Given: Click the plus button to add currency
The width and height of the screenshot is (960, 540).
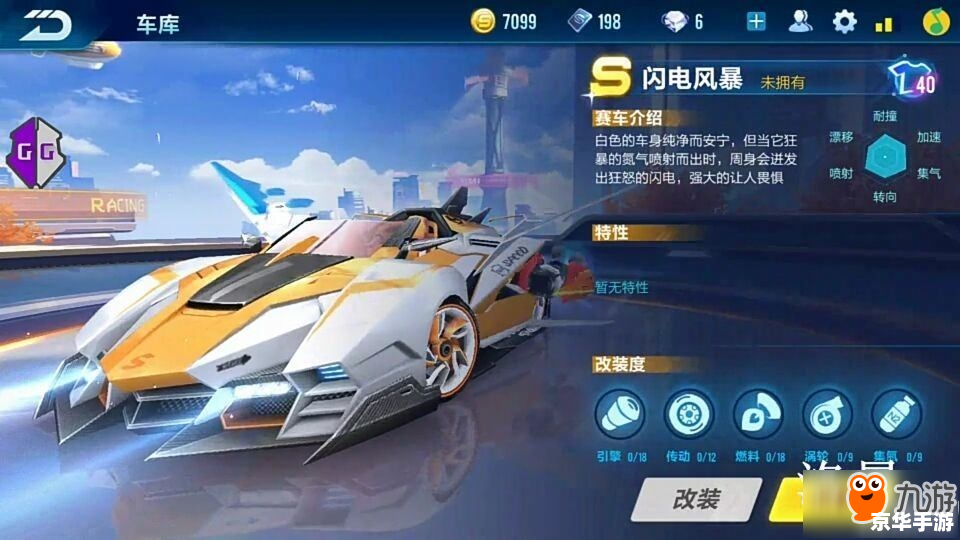Looking at the screenshot, I should pos(756,21).
